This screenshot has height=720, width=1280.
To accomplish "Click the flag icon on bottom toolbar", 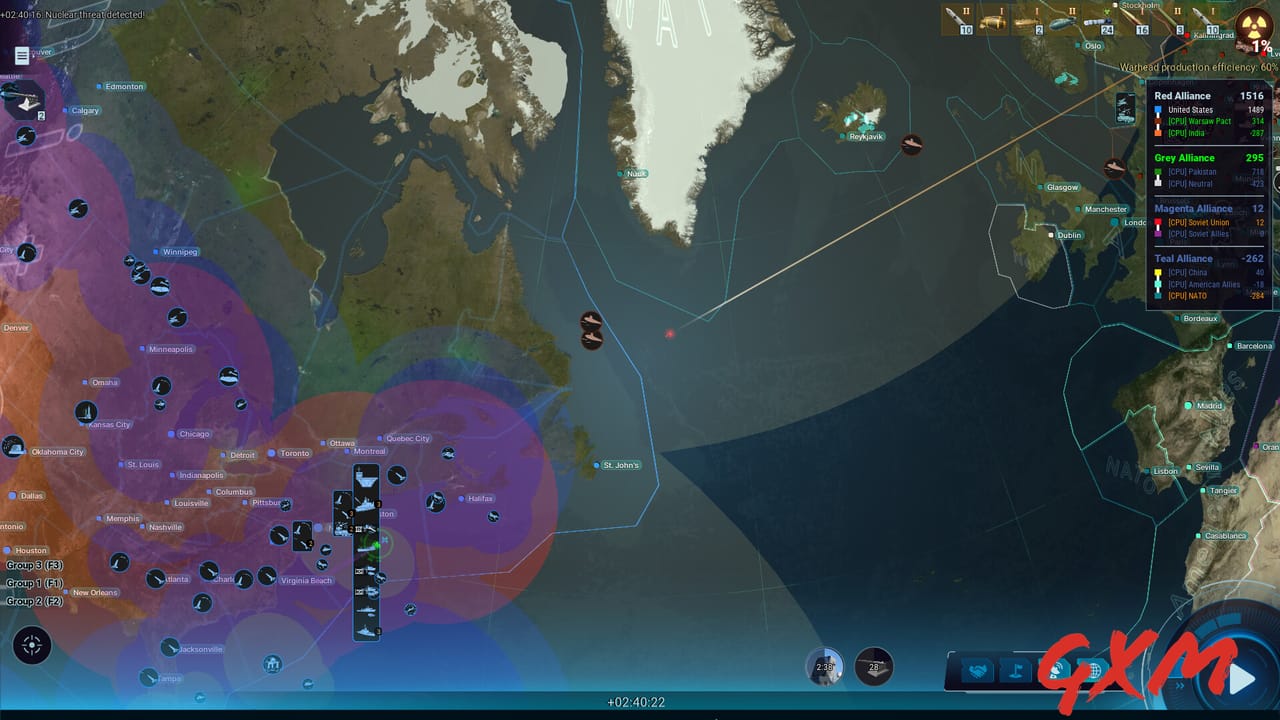I will pyautogui.click(x=1016, y=669).
